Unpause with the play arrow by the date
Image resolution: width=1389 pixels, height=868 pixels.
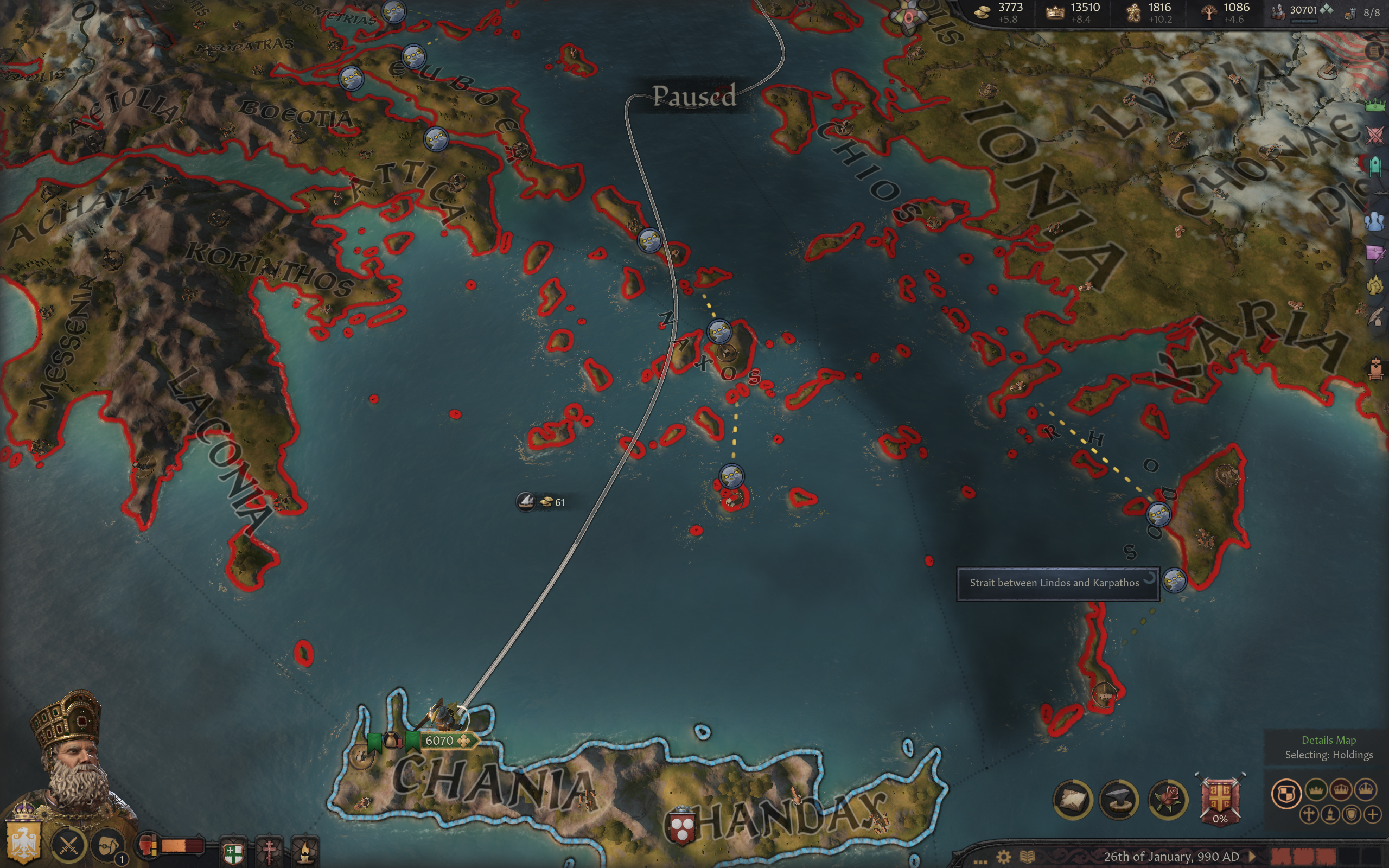1252,857
